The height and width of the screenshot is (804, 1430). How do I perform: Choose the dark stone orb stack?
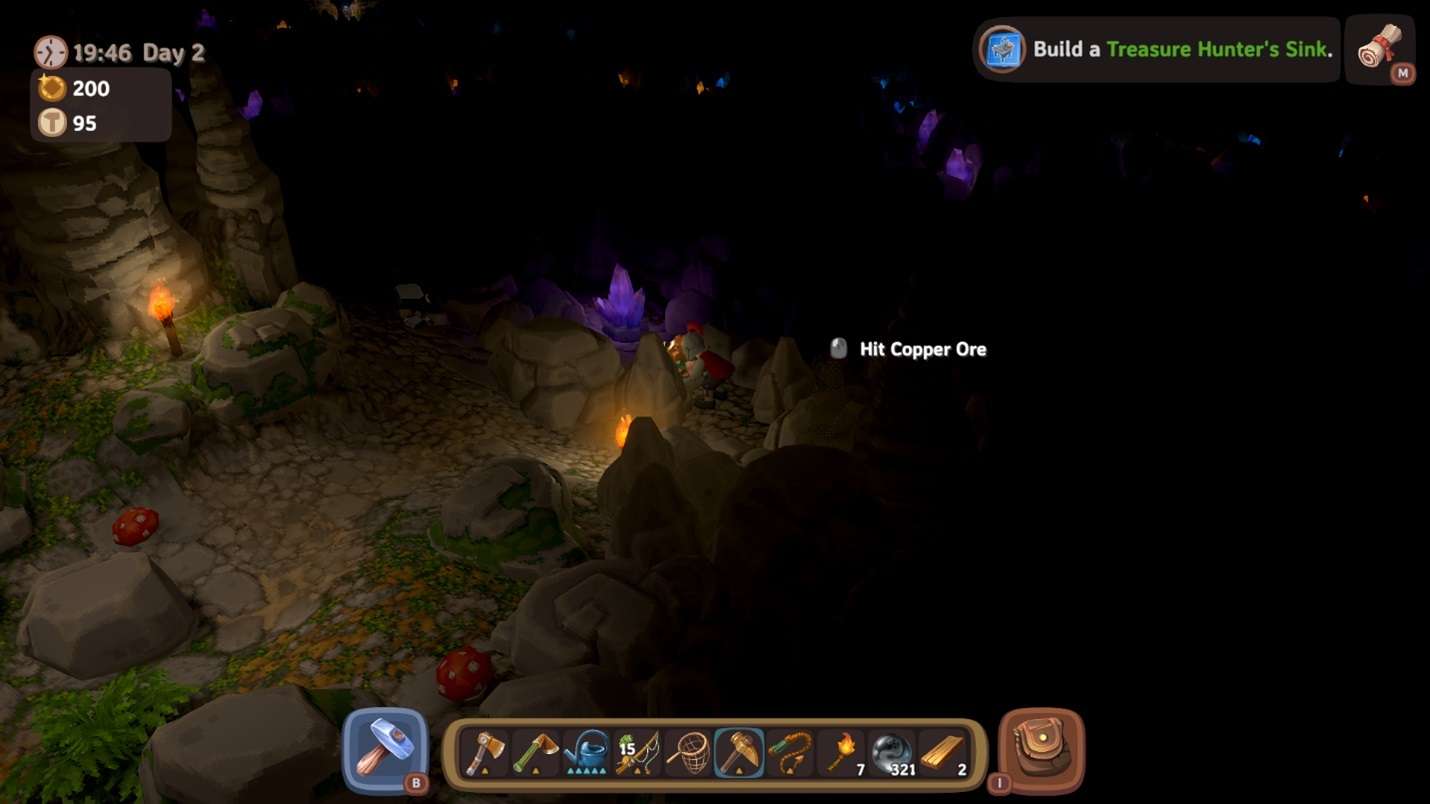click(892, 752)
